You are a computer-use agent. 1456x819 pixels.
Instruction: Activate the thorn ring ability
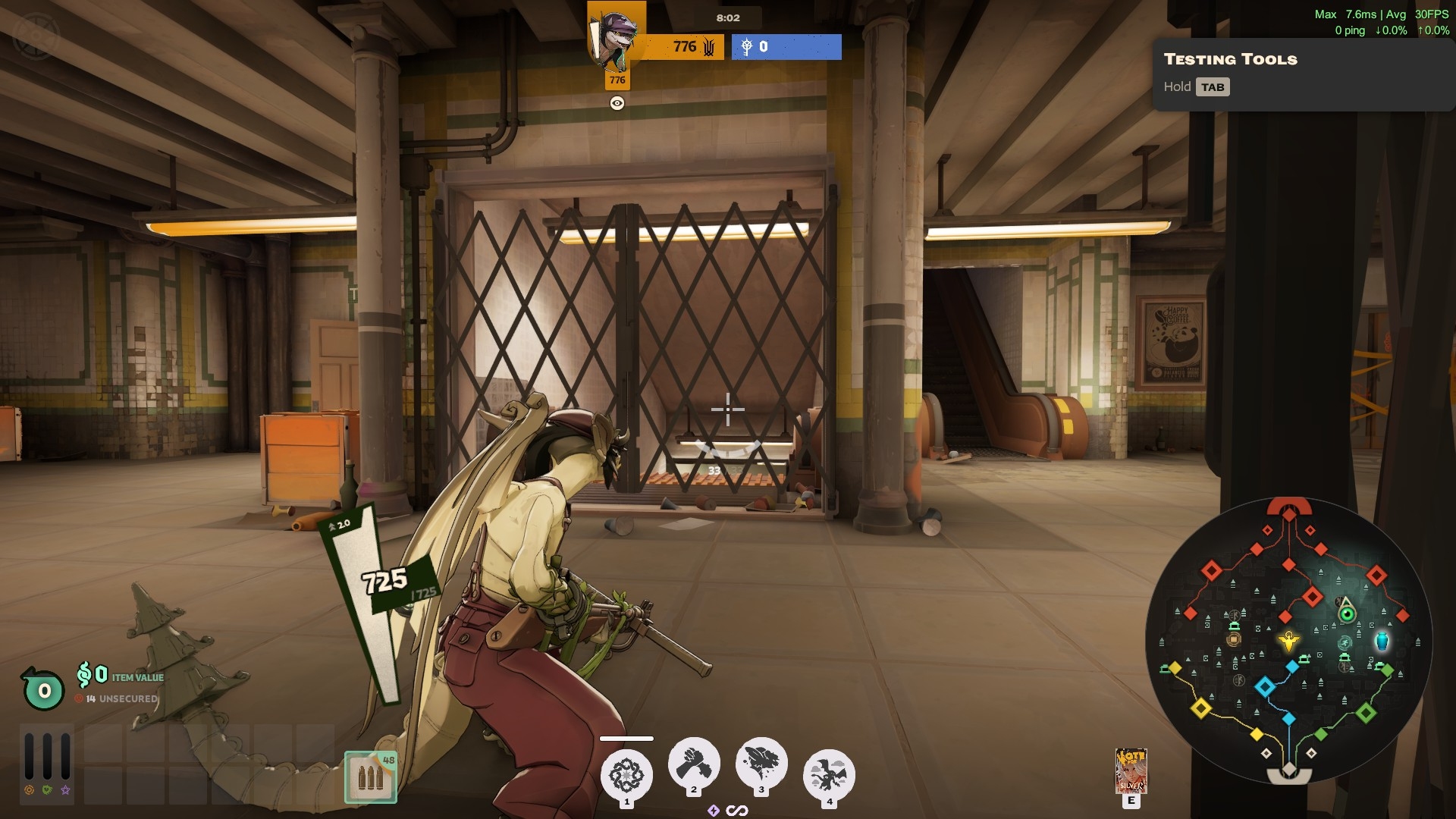[626, 774]
